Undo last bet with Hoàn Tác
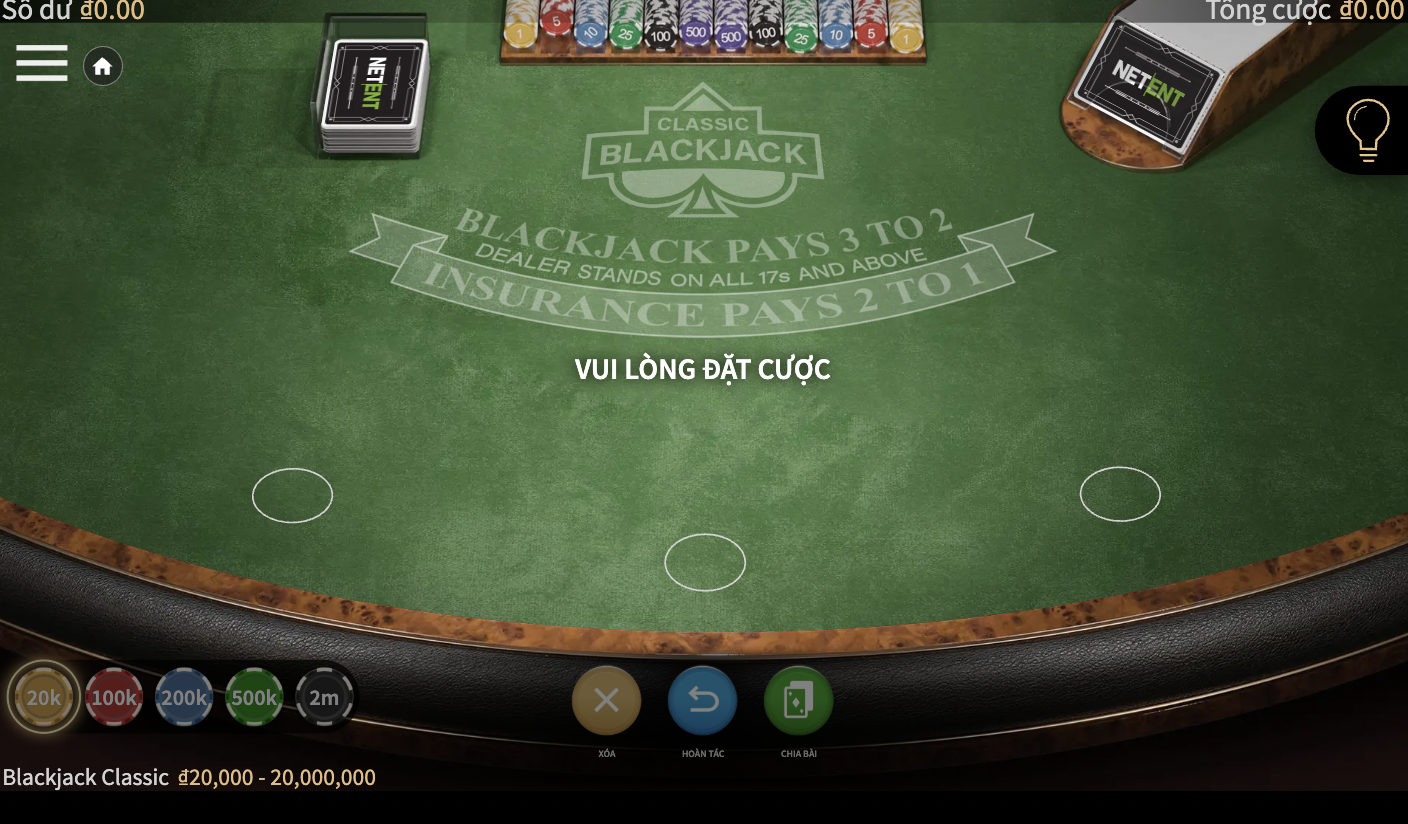This screenshot has width=1408, height=824. pyautogui.click(x=702, y=700)
